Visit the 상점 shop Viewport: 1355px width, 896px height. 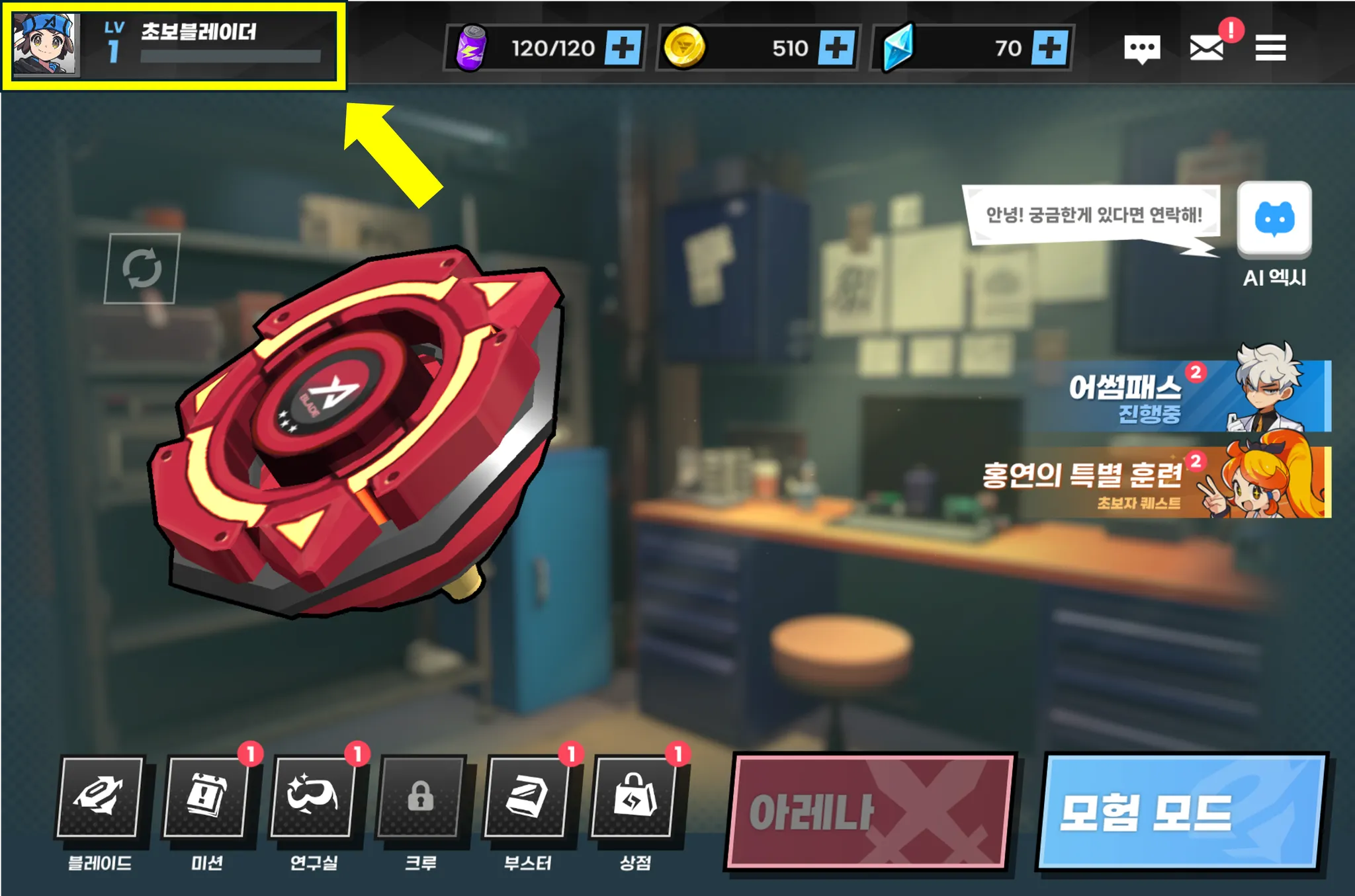[x=634, y=796]
